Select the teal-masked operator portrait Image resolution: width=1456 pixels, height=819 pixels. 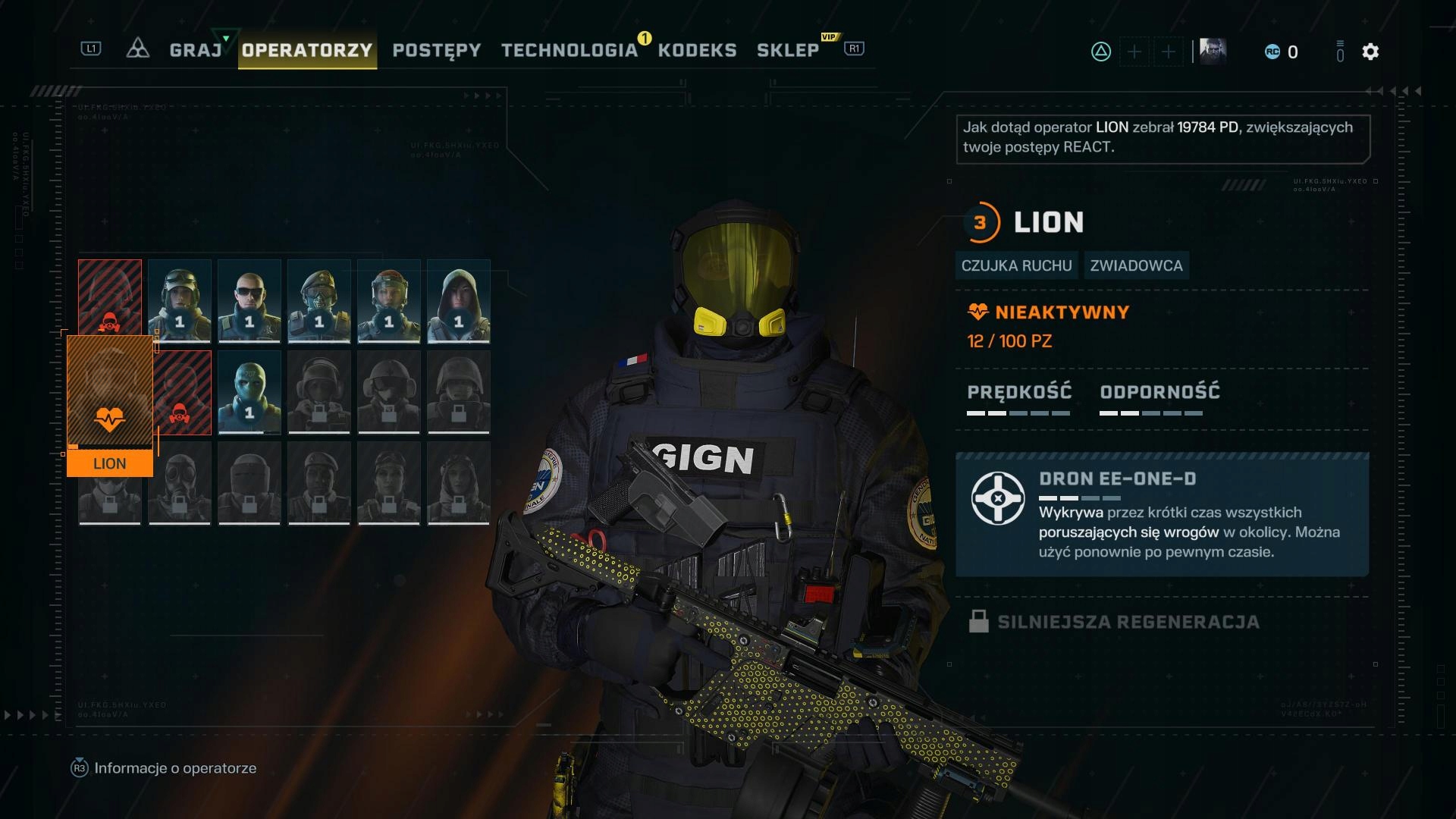click(249, 391)
